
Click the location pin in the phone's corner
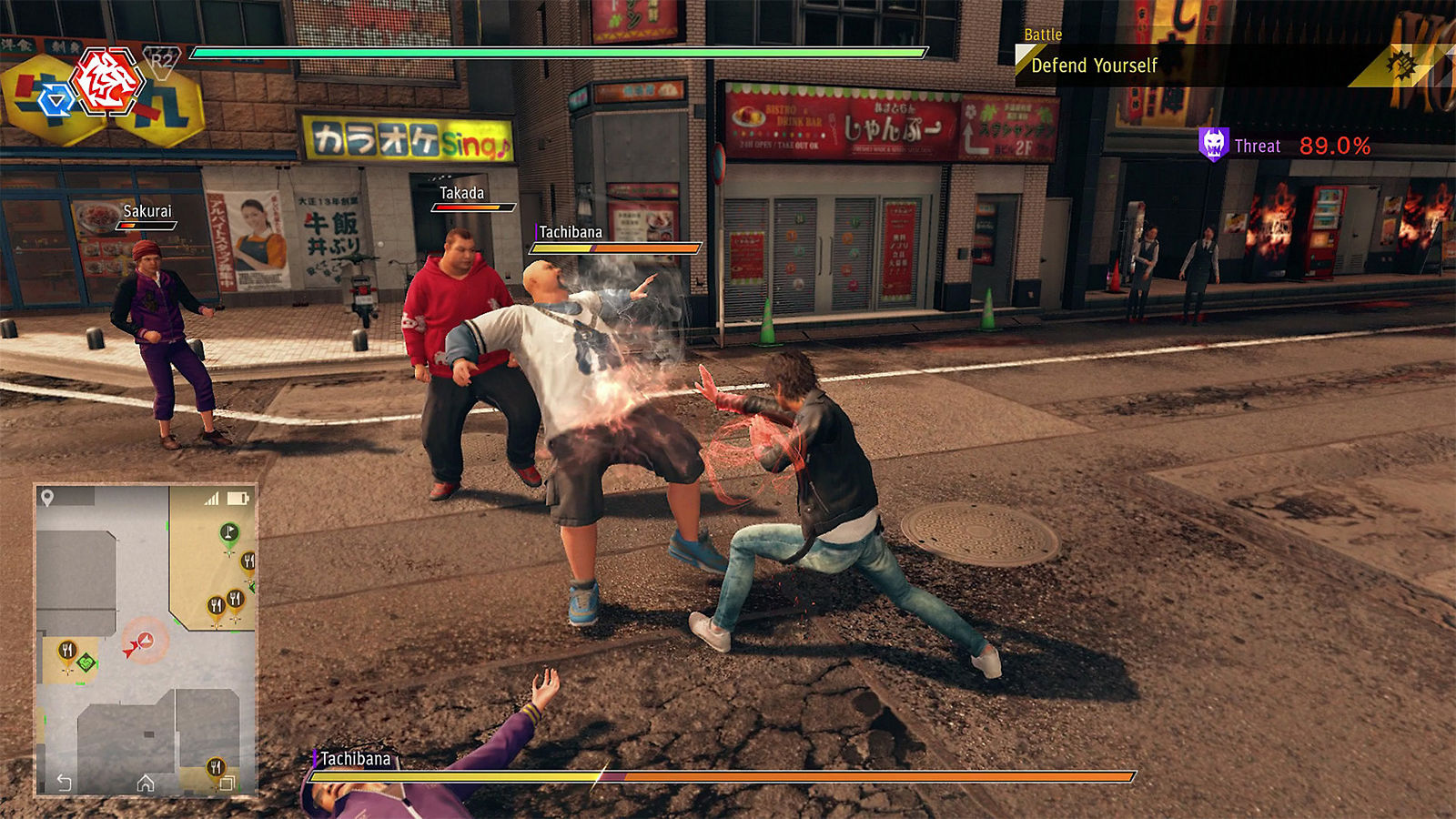pos(47,498)
